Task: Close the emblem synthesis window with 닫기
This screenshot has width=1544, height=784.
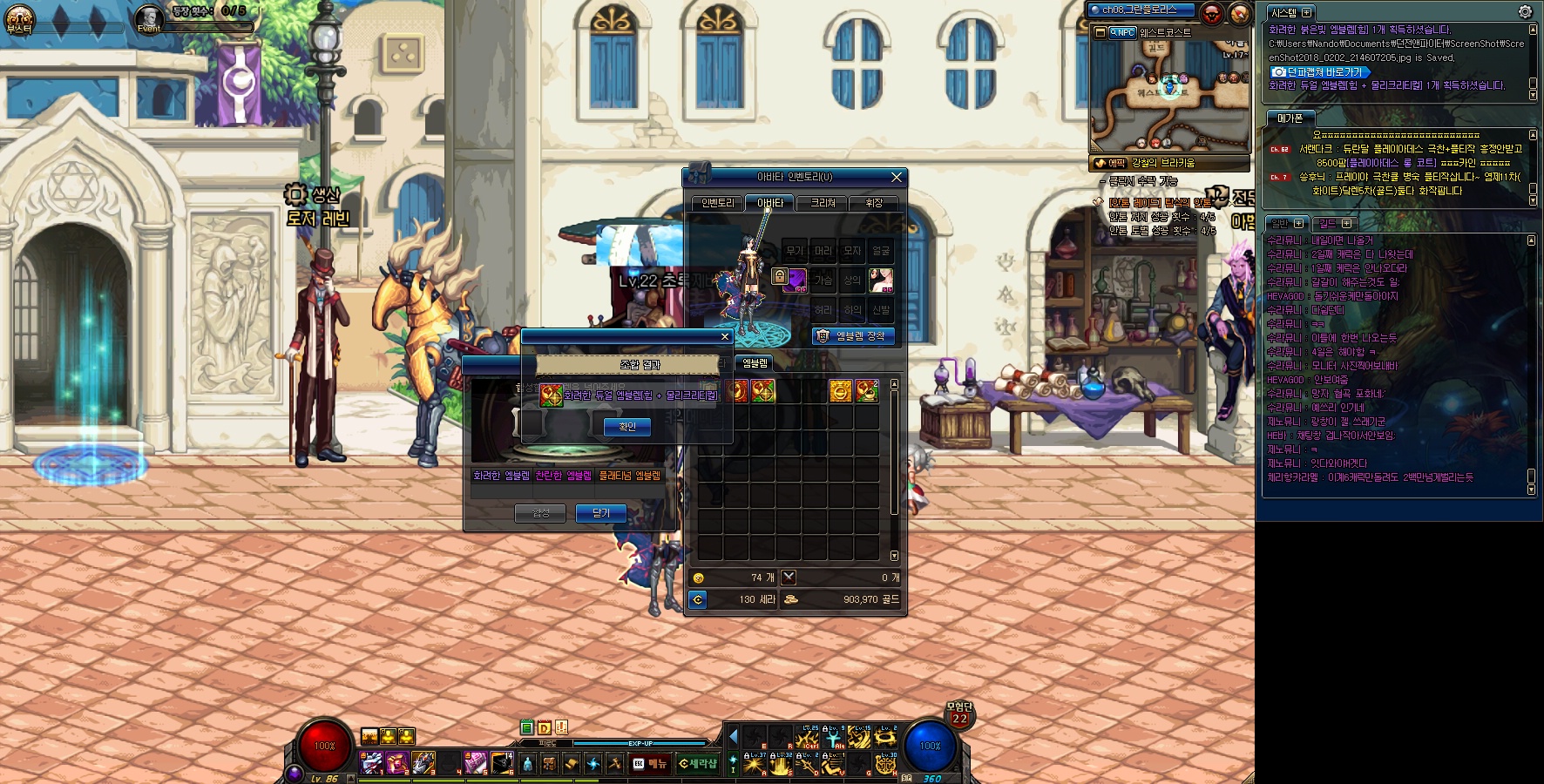Action: (x=600, y=513)
